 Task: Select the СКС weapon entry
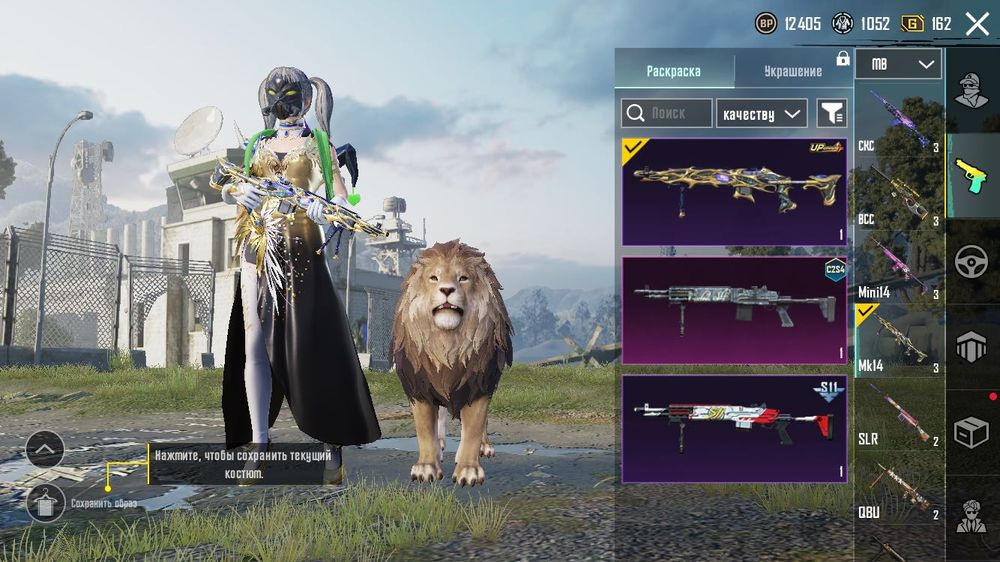coord(898,119)
